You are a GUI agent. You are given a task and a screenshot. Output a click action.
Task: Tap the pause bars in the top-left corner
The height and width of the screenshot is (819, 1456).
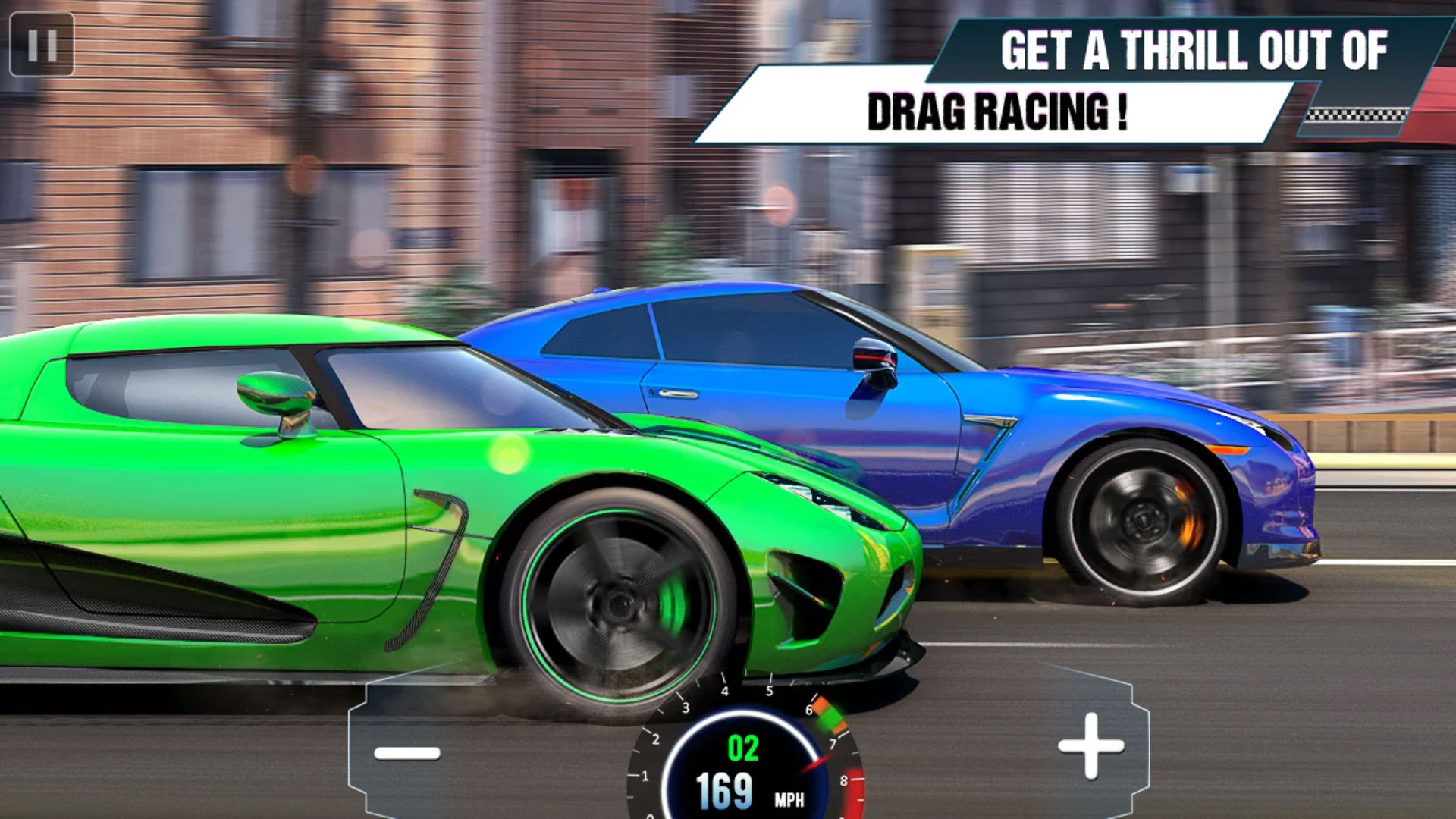[x=43, y=45]
